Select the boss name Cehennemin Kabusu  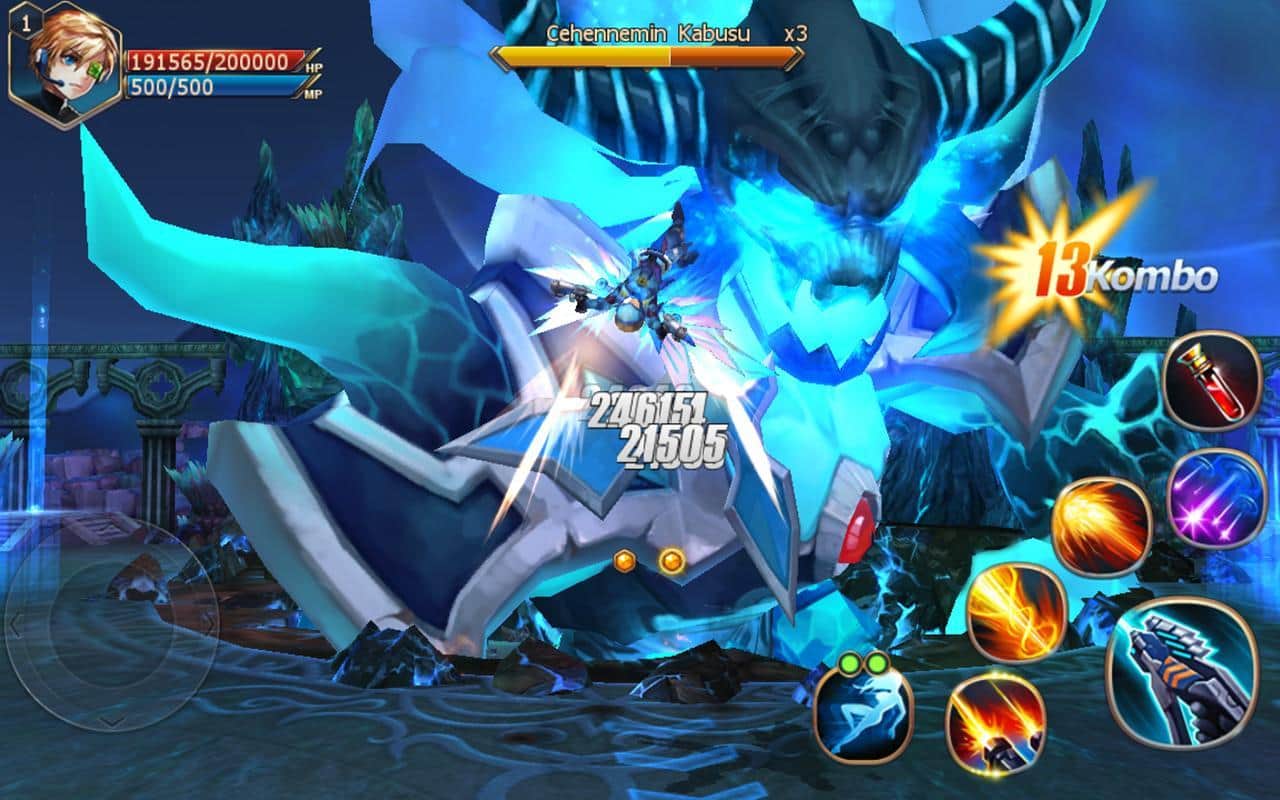tap(648, 32)
